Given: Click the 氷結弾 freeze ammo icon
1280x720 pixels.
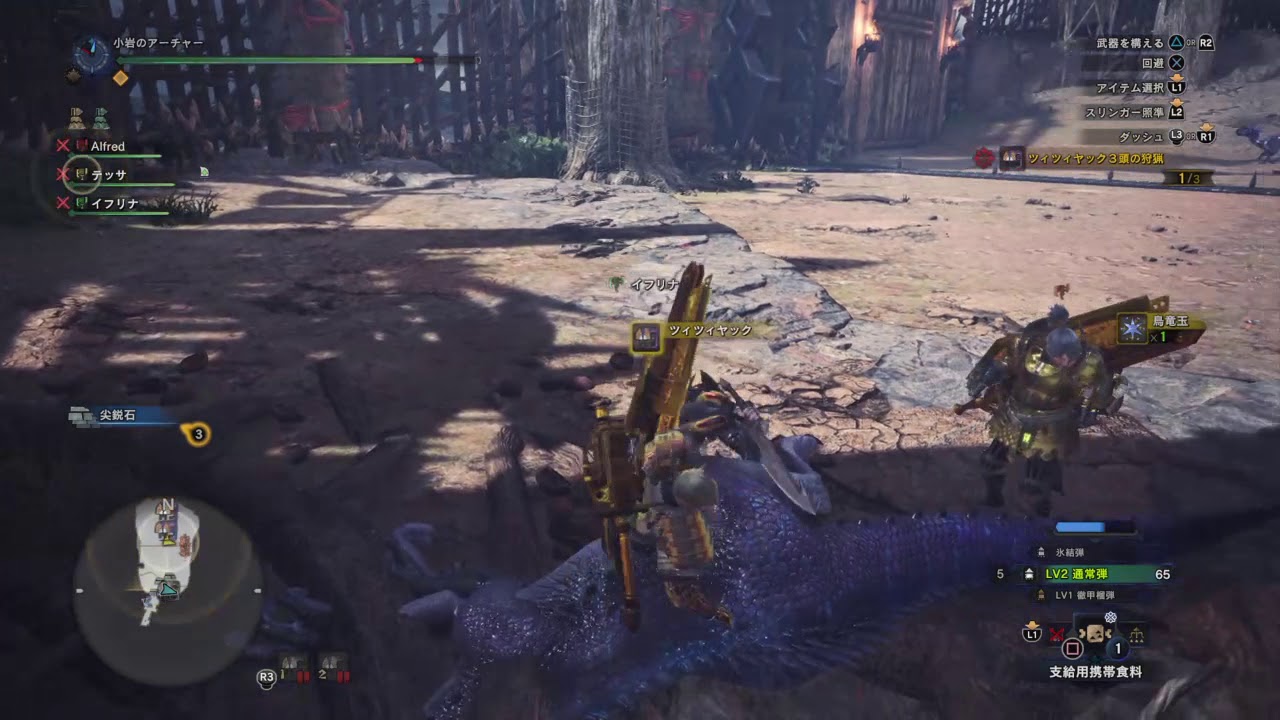Looking at the screenshot, I should [x=1041, y=552].
